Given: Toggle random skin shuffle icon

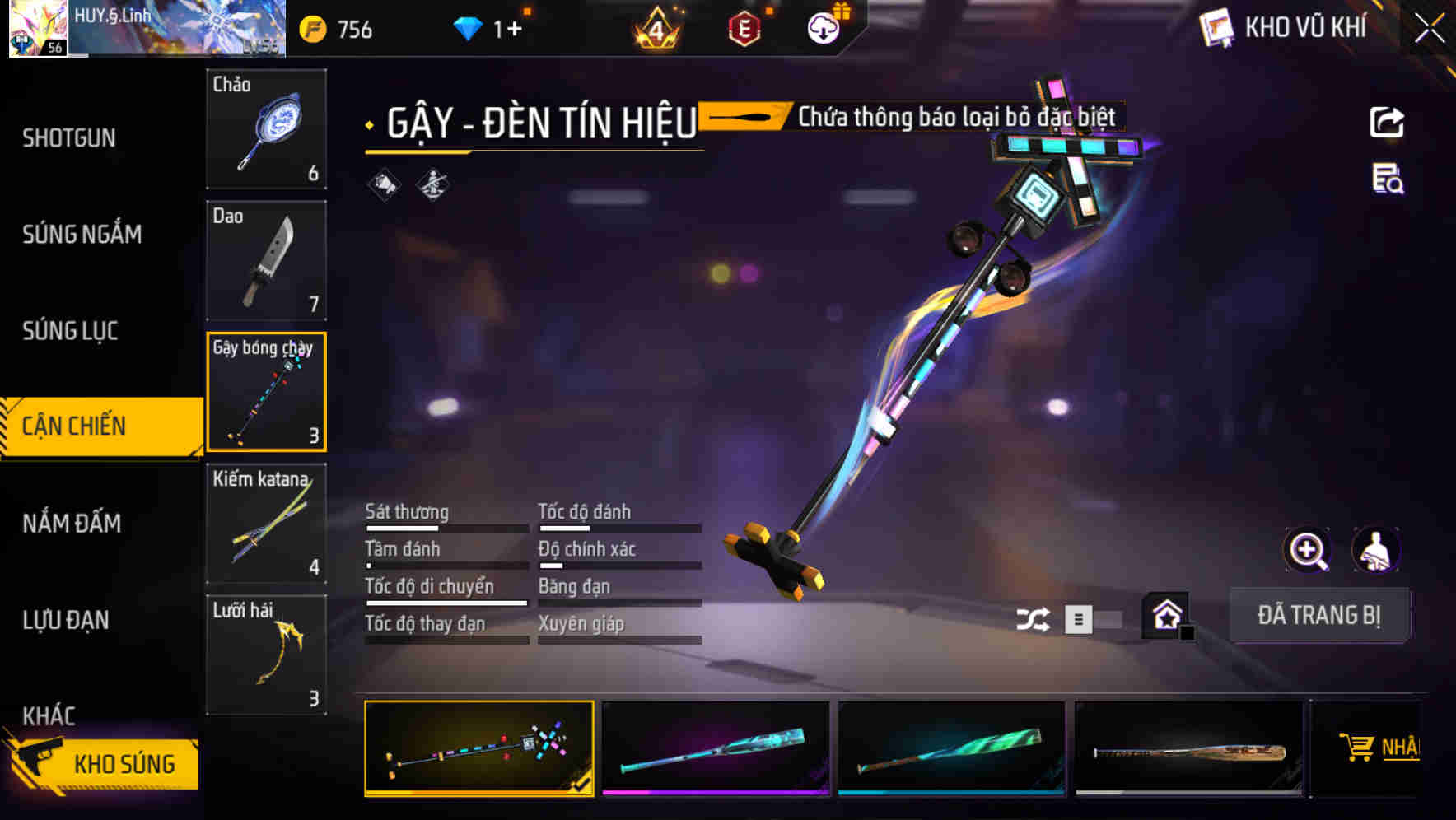Looking at the screenshot, I should [x=1033, y=619].
